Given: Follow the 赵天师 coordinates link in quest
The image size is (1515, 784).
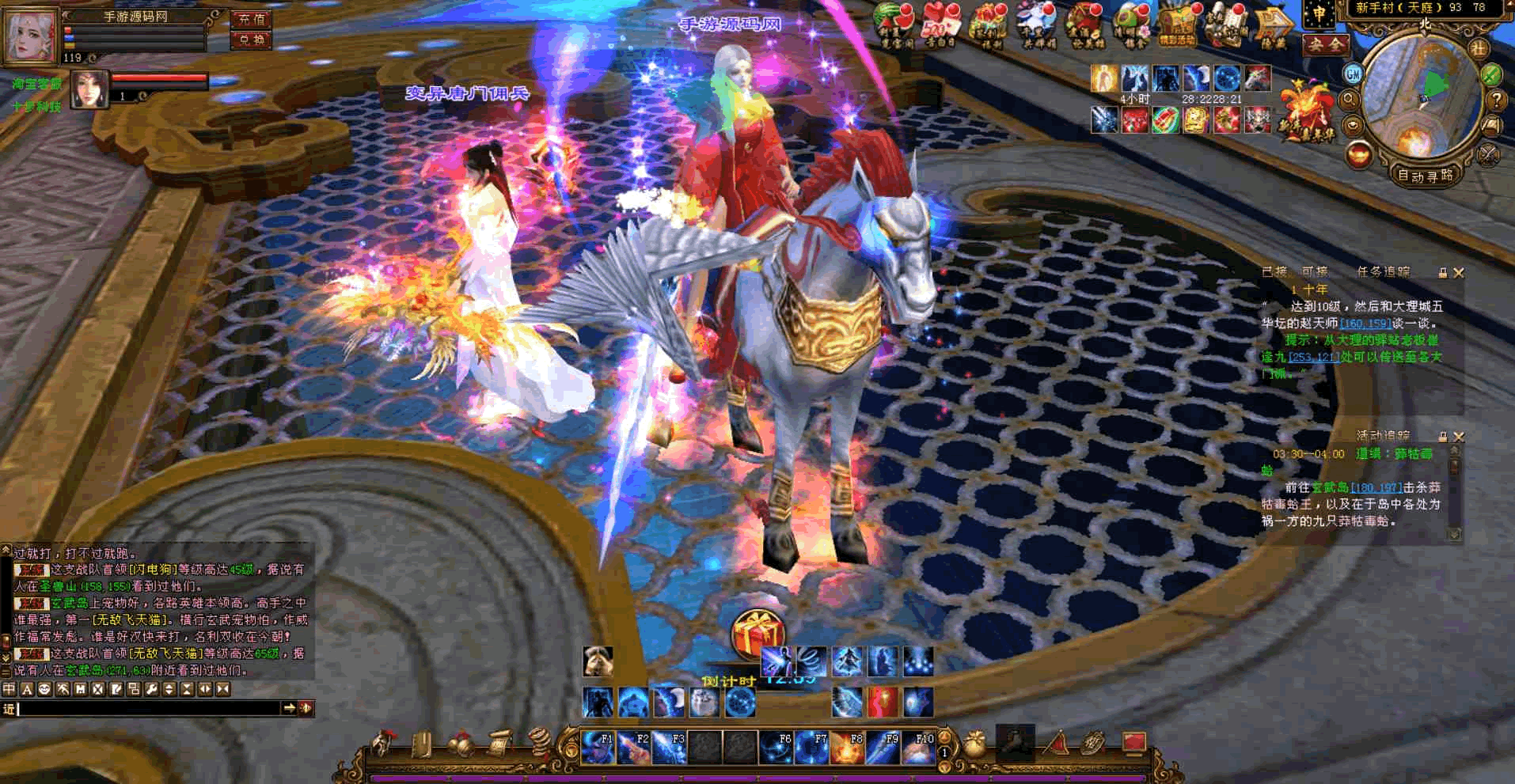Looking at the screenshot, I should [x=1366, y=324].
